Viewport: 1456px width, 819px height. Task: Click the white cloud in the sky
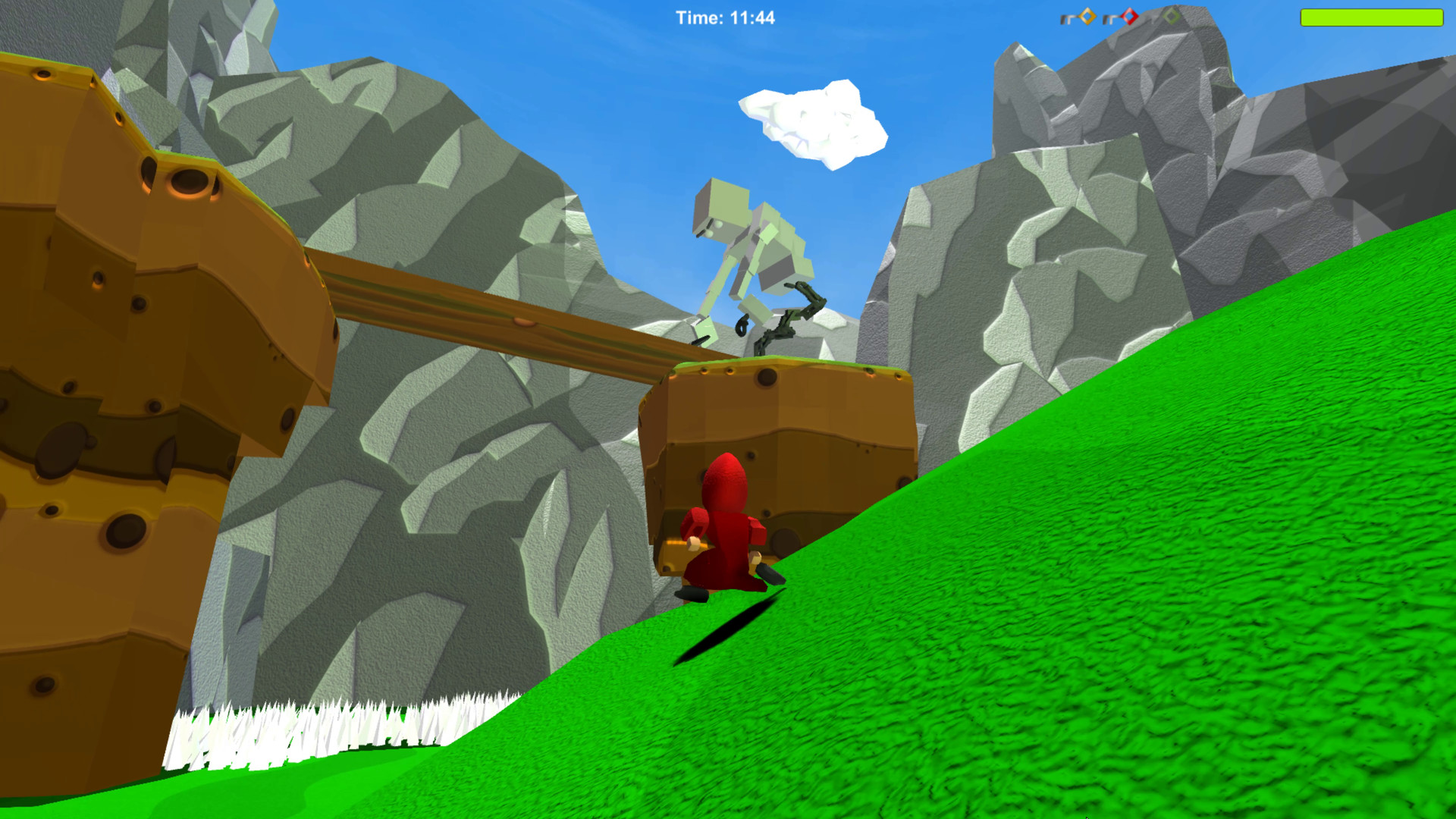811,125
